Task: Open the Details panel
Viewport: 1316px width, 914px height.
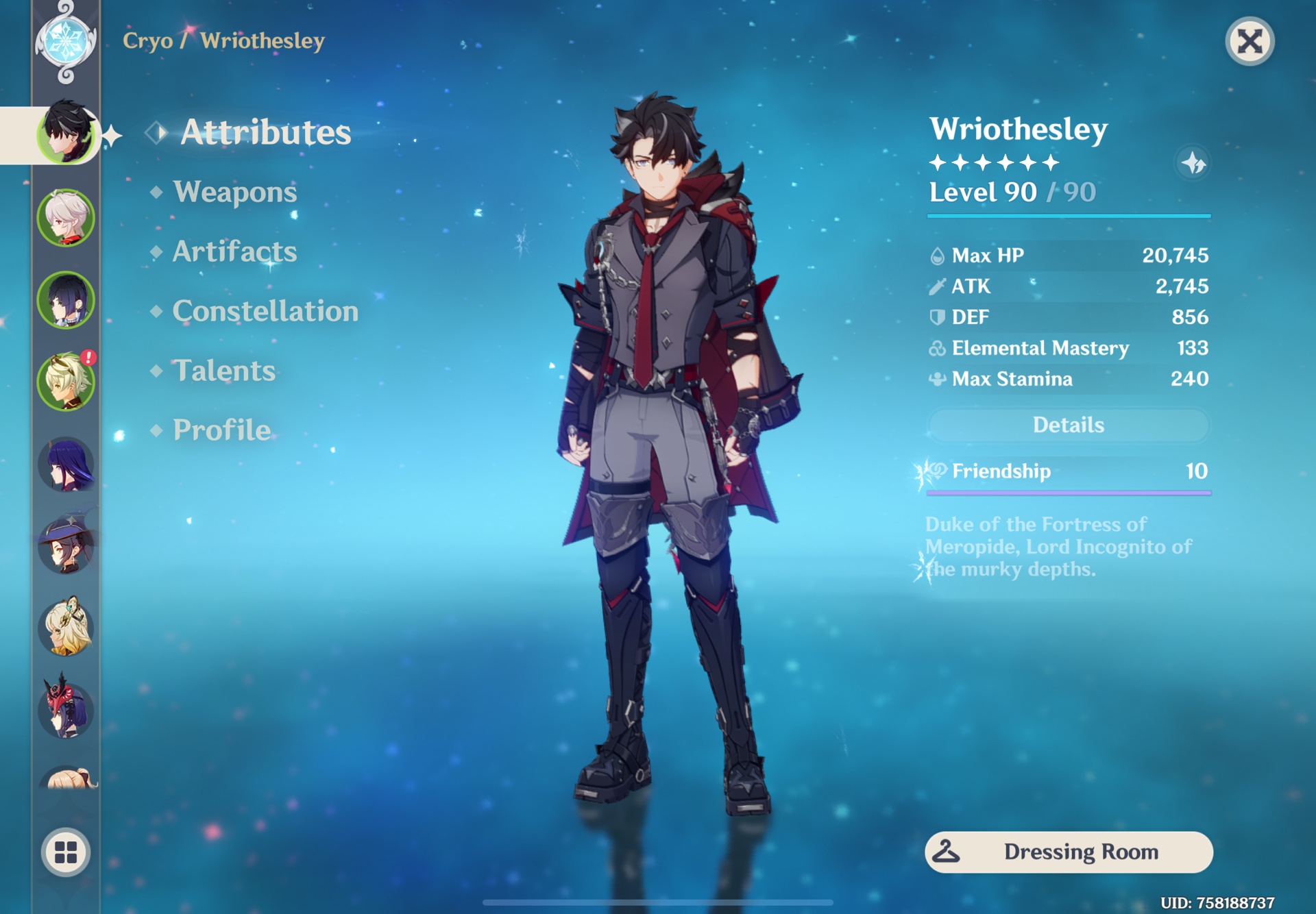Action: click(x=1068, y=425)
